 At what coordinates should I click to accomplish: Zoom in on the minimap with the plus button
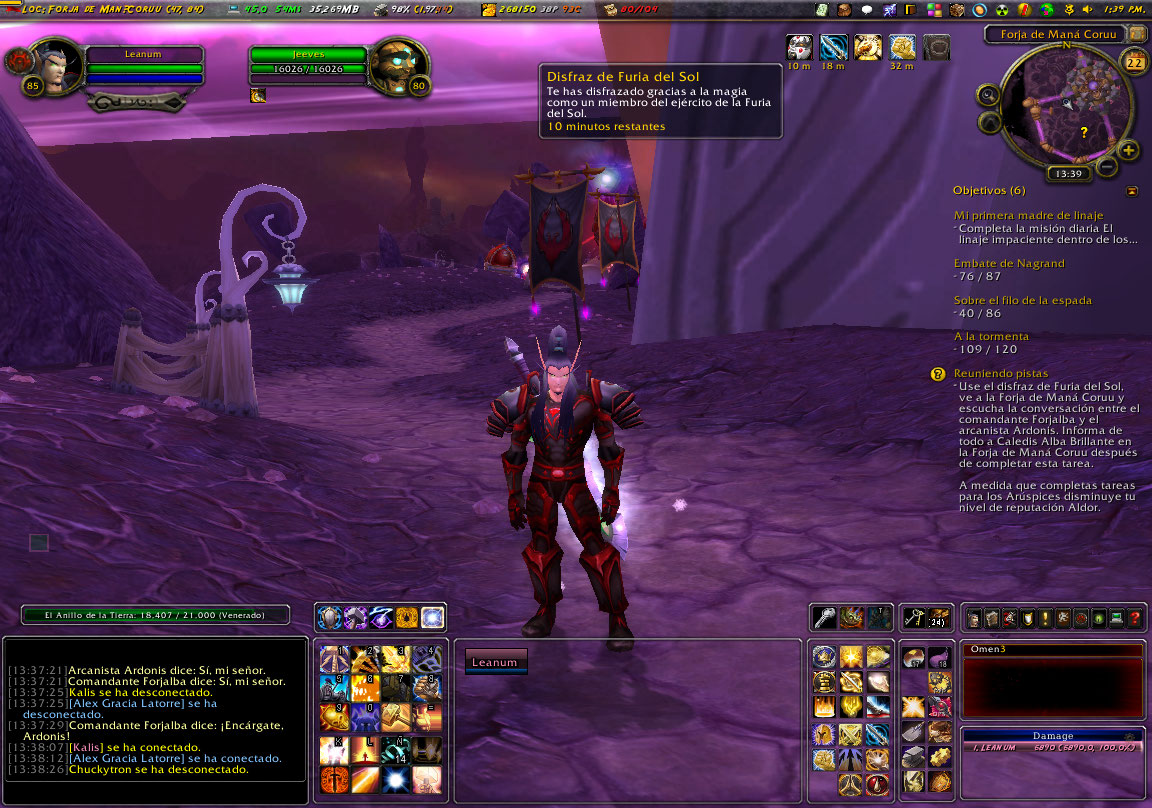coord(1128,151)
